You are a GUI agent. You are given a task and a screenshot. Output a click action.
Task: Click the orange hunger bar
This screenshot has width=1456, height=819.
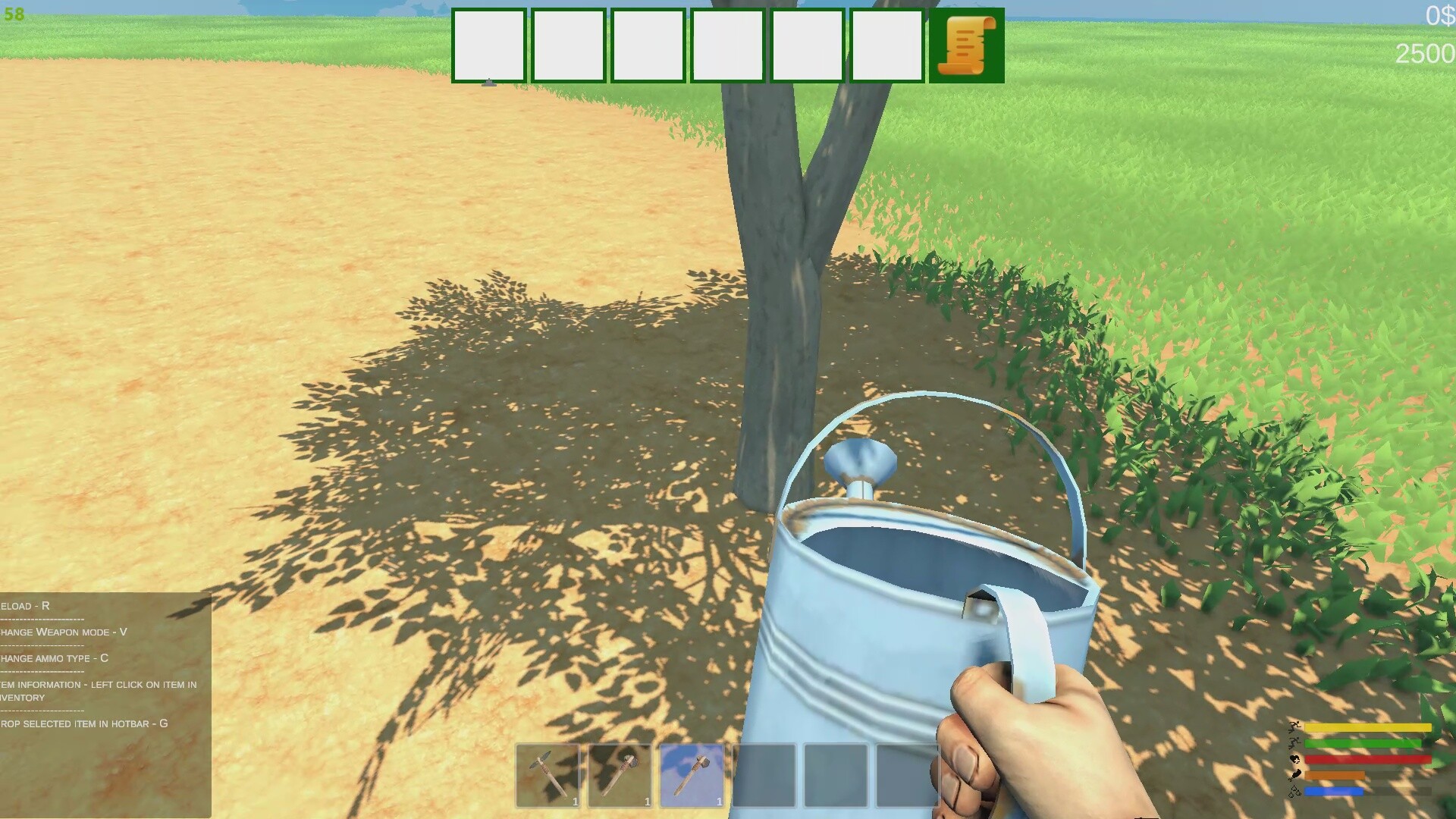tap(1335, 776)
